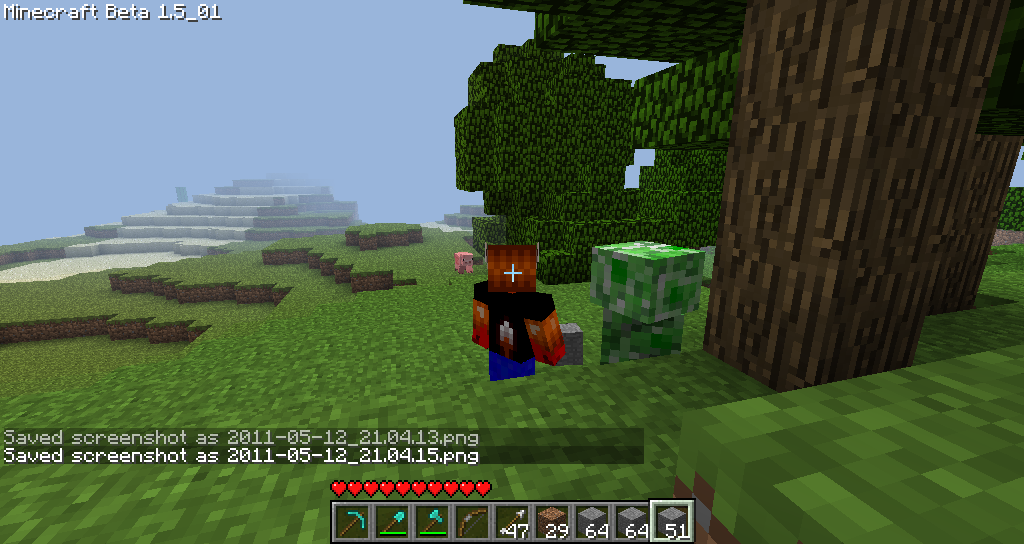Equip the bow from the hotbar
The height and width of the screenshot is (544, 1024).
(471, 521)
